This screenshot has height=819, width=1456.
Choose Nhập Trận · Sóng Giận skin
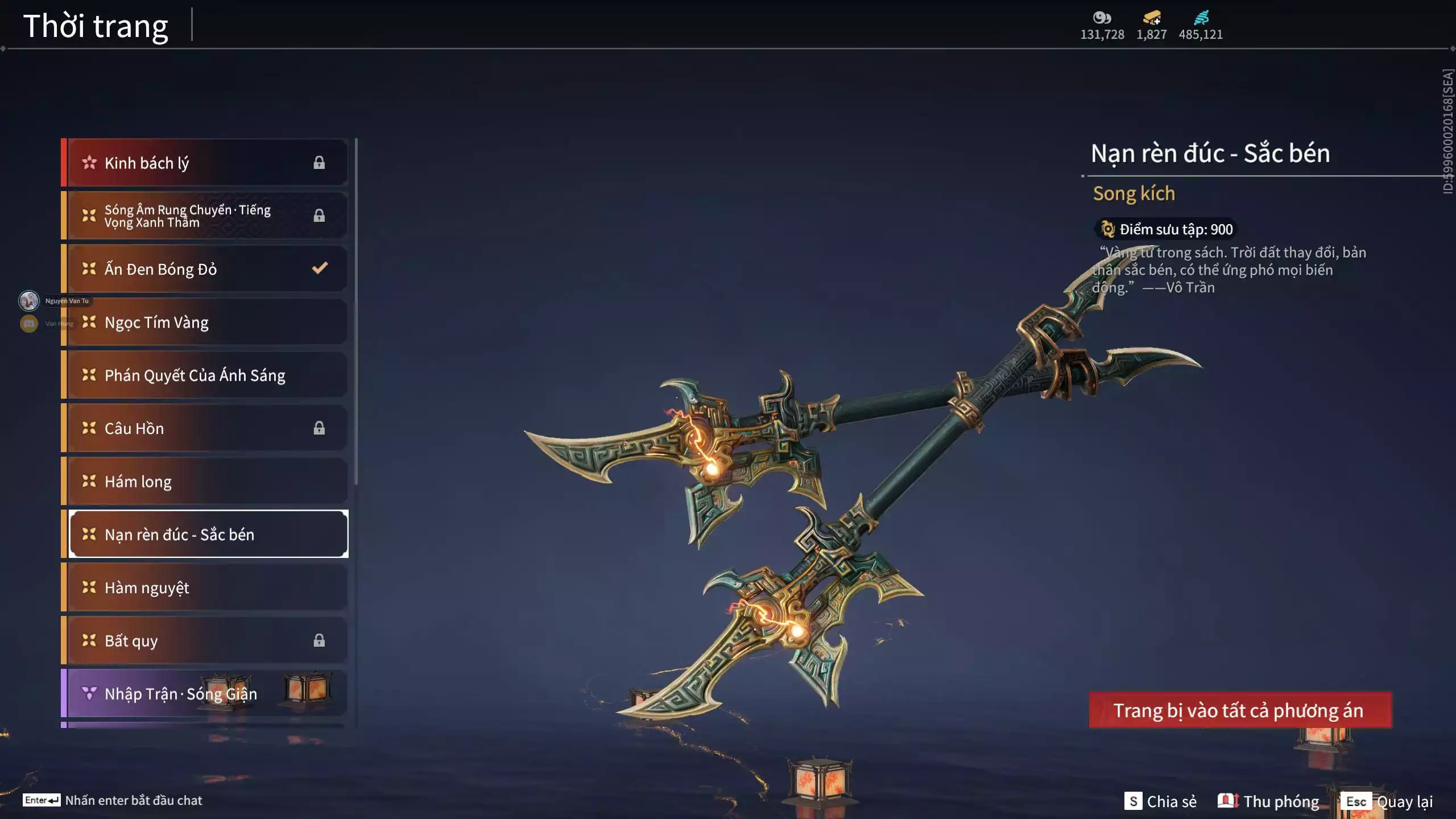(x=205, y=693)
